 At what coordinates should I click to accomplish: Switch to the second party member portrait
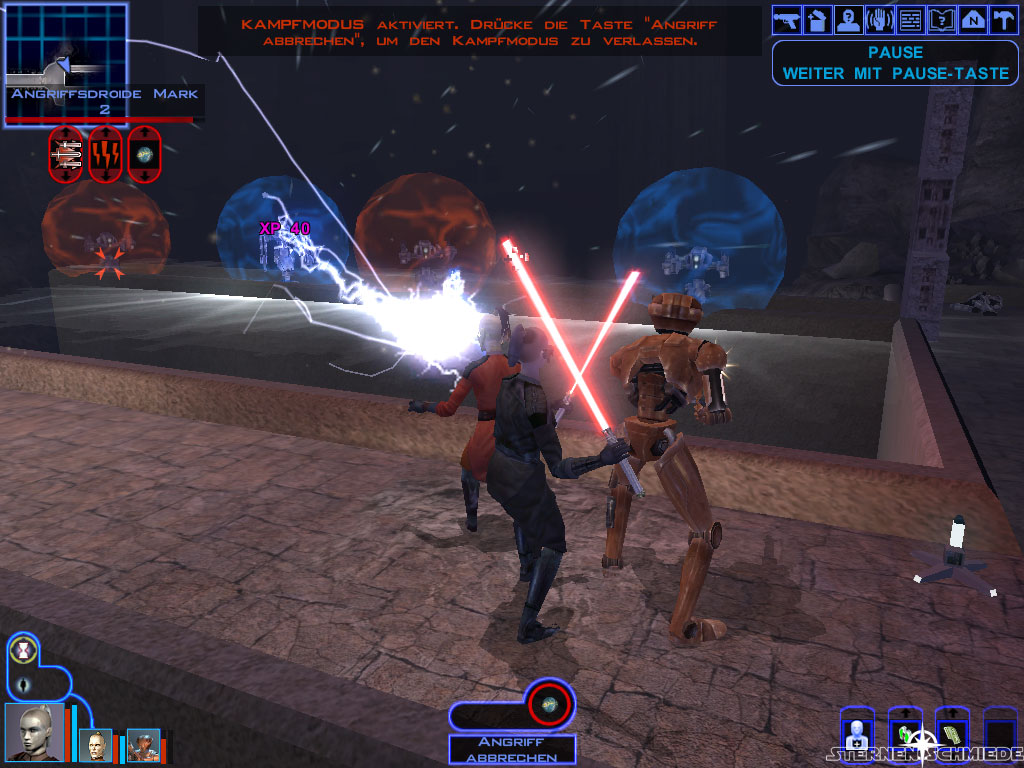tap(96, 745)
